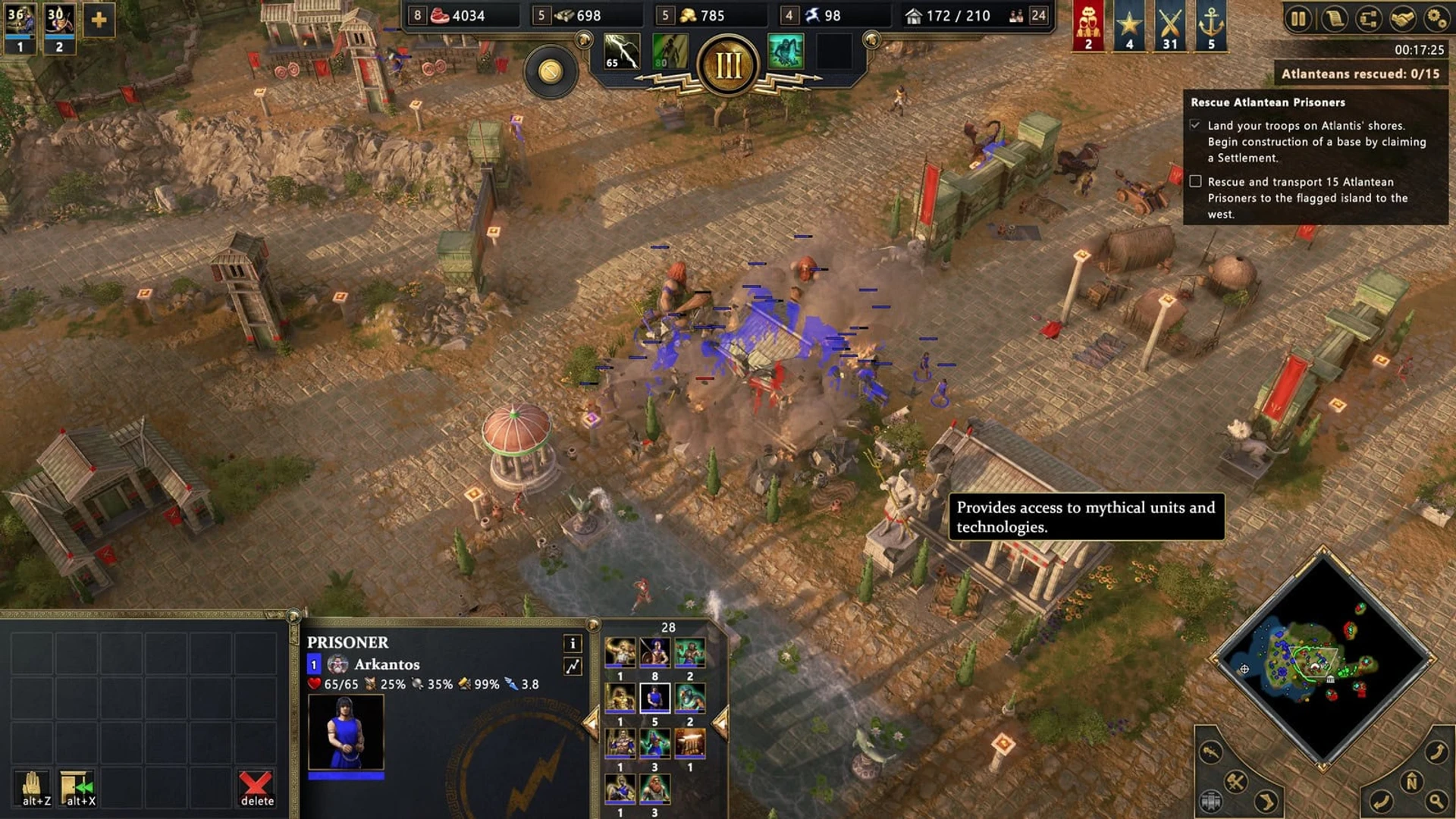Screen dimensions: 1456x819
Task: Activate the Lightning Storm god power
Action: (620, 49)
